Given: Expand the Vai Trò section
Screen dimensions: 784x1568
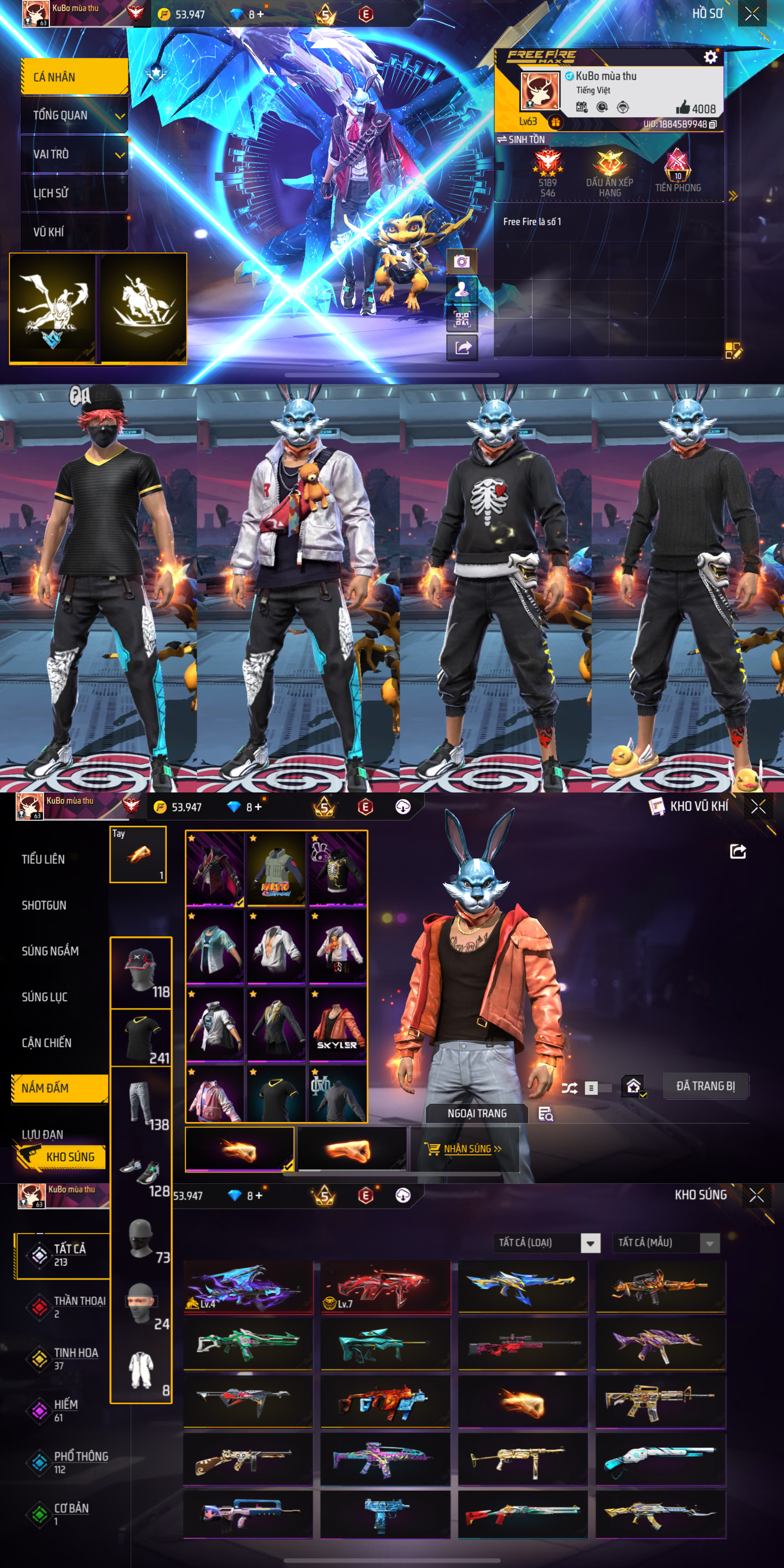Looking at the screenshot, I should point(74,155).
